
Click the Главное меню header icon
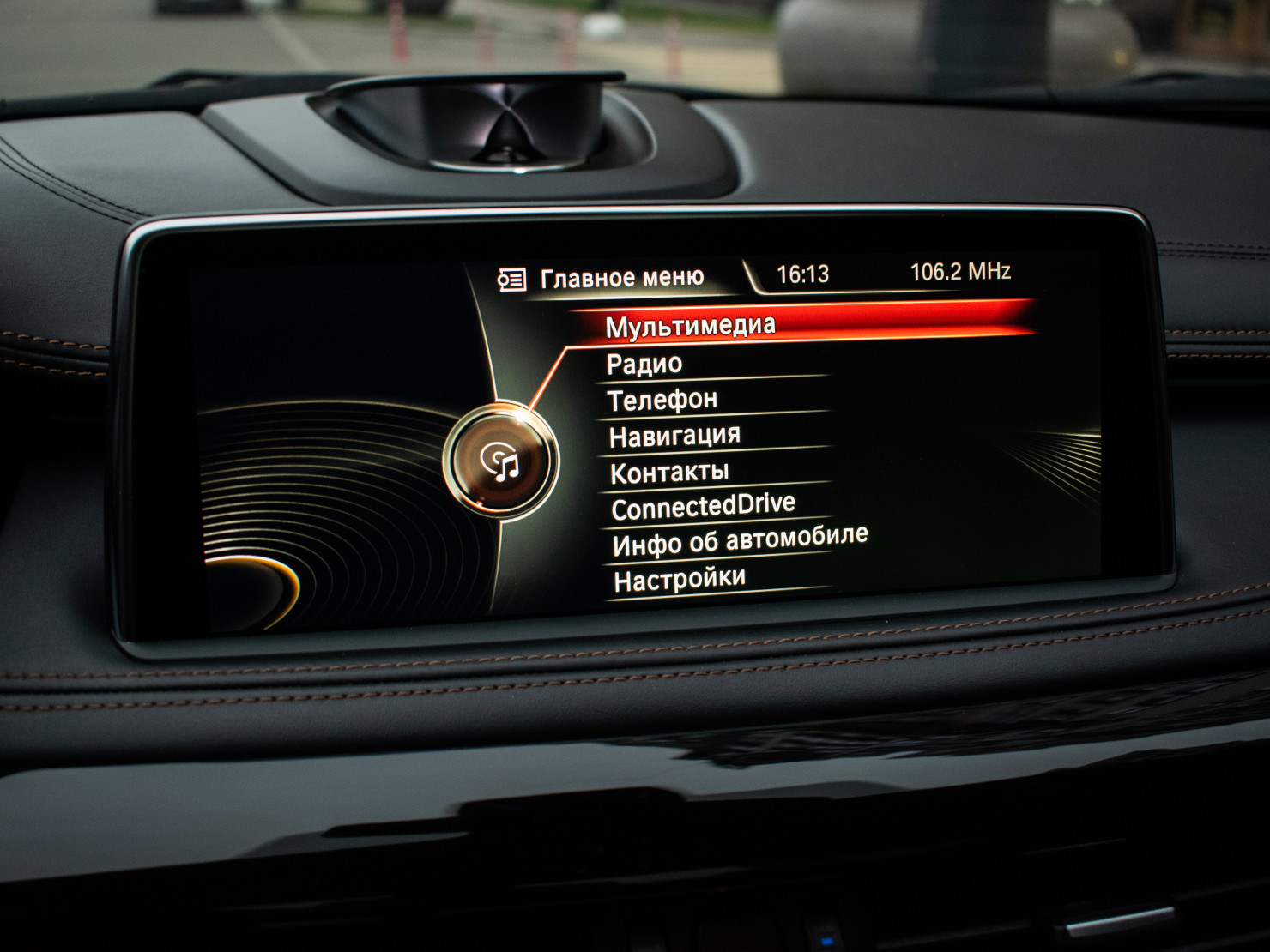click(511, 280)
